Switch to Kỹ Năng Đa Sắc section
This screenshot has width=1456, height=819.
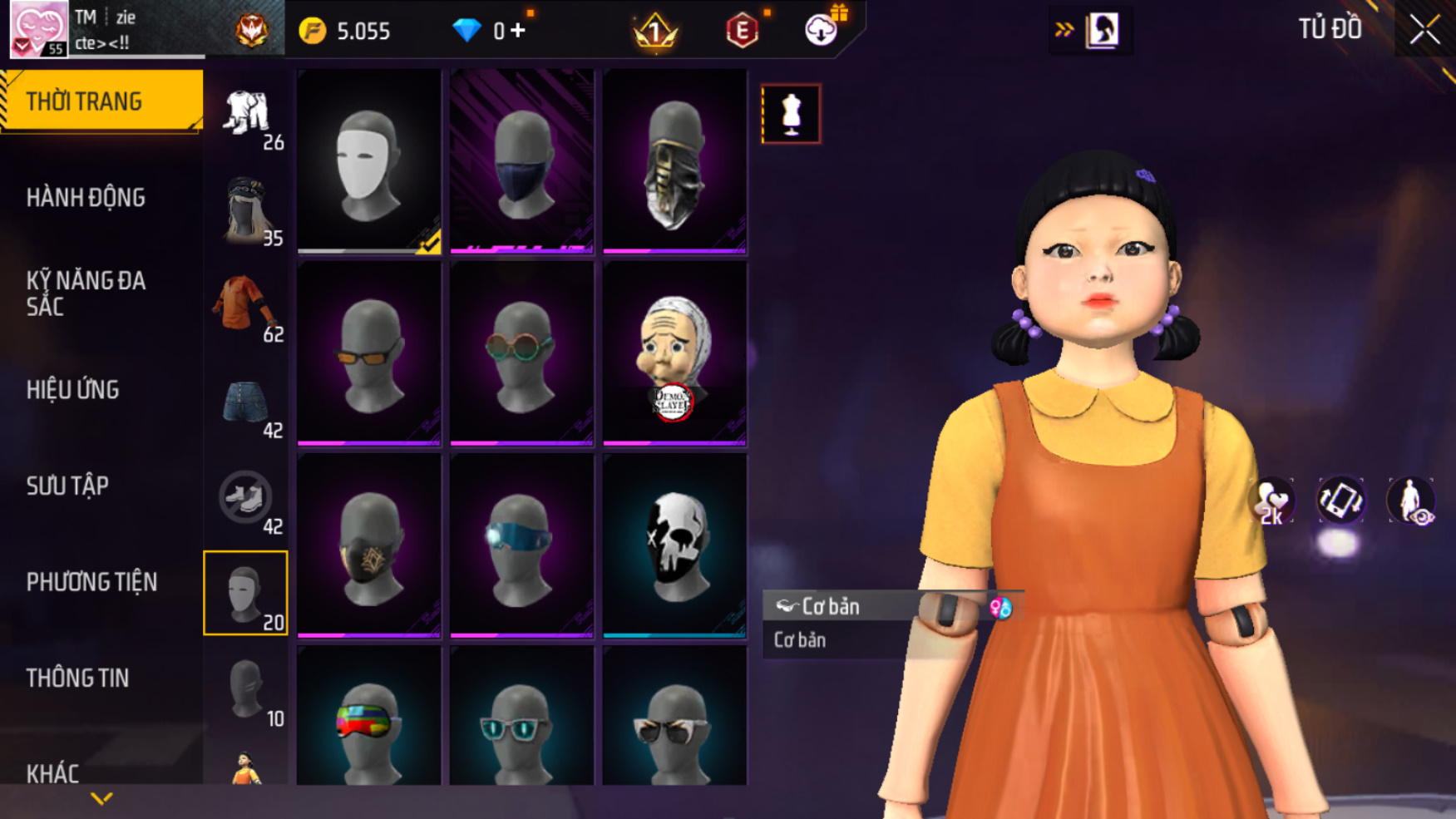[x=86, y=294]
